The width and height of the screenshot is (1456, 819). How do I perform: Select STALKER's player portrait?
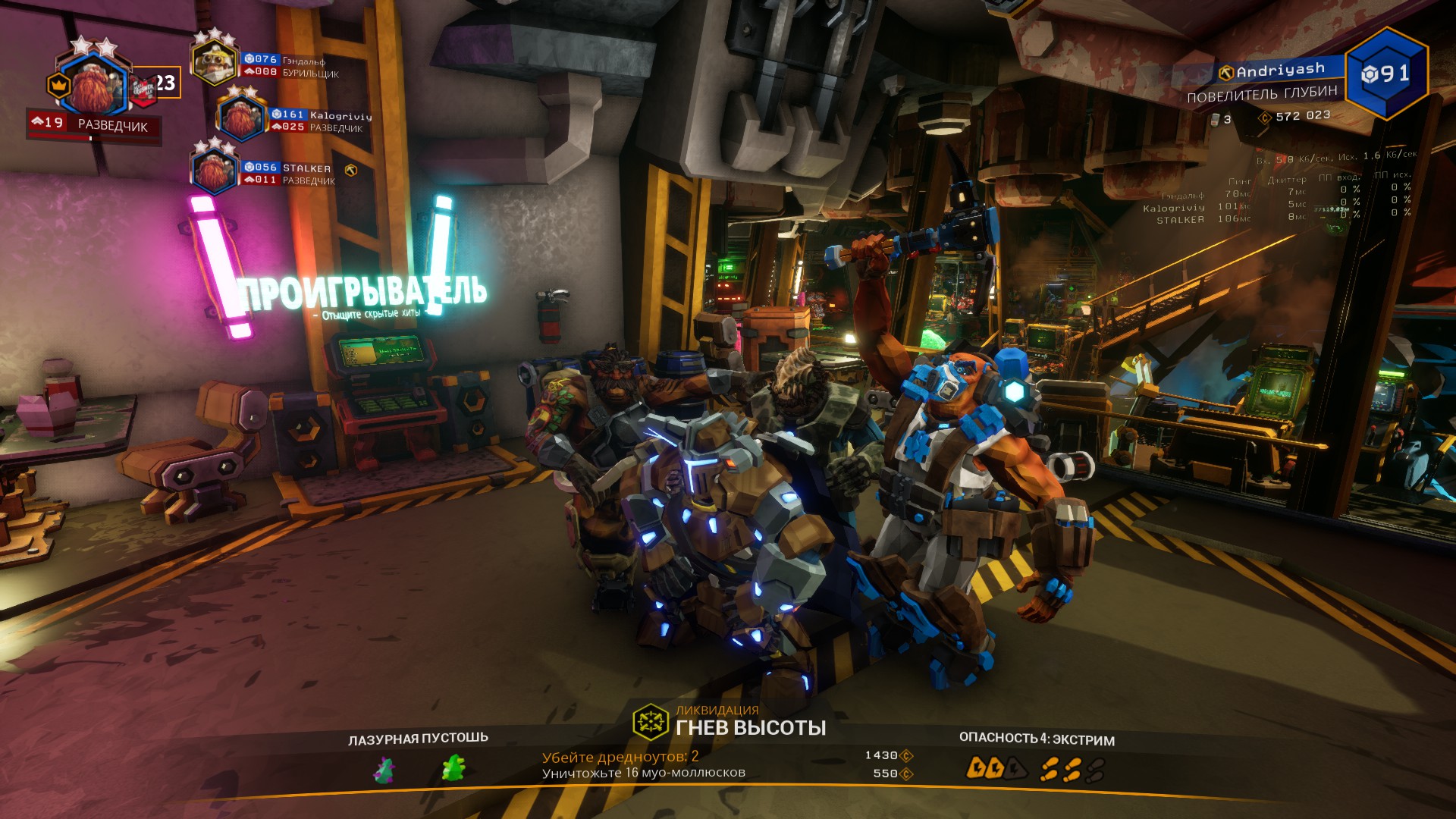(215, 171)
